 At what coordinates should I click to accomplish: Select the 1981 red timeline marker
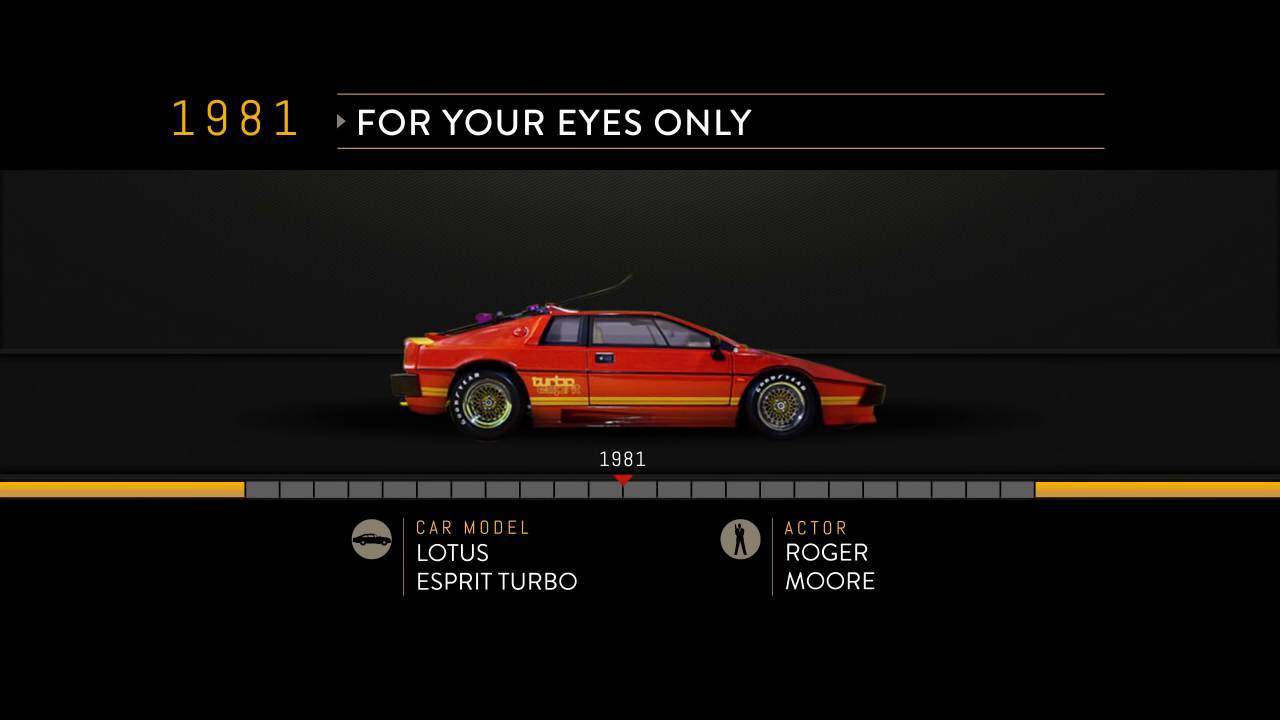[x=623, y=481]
